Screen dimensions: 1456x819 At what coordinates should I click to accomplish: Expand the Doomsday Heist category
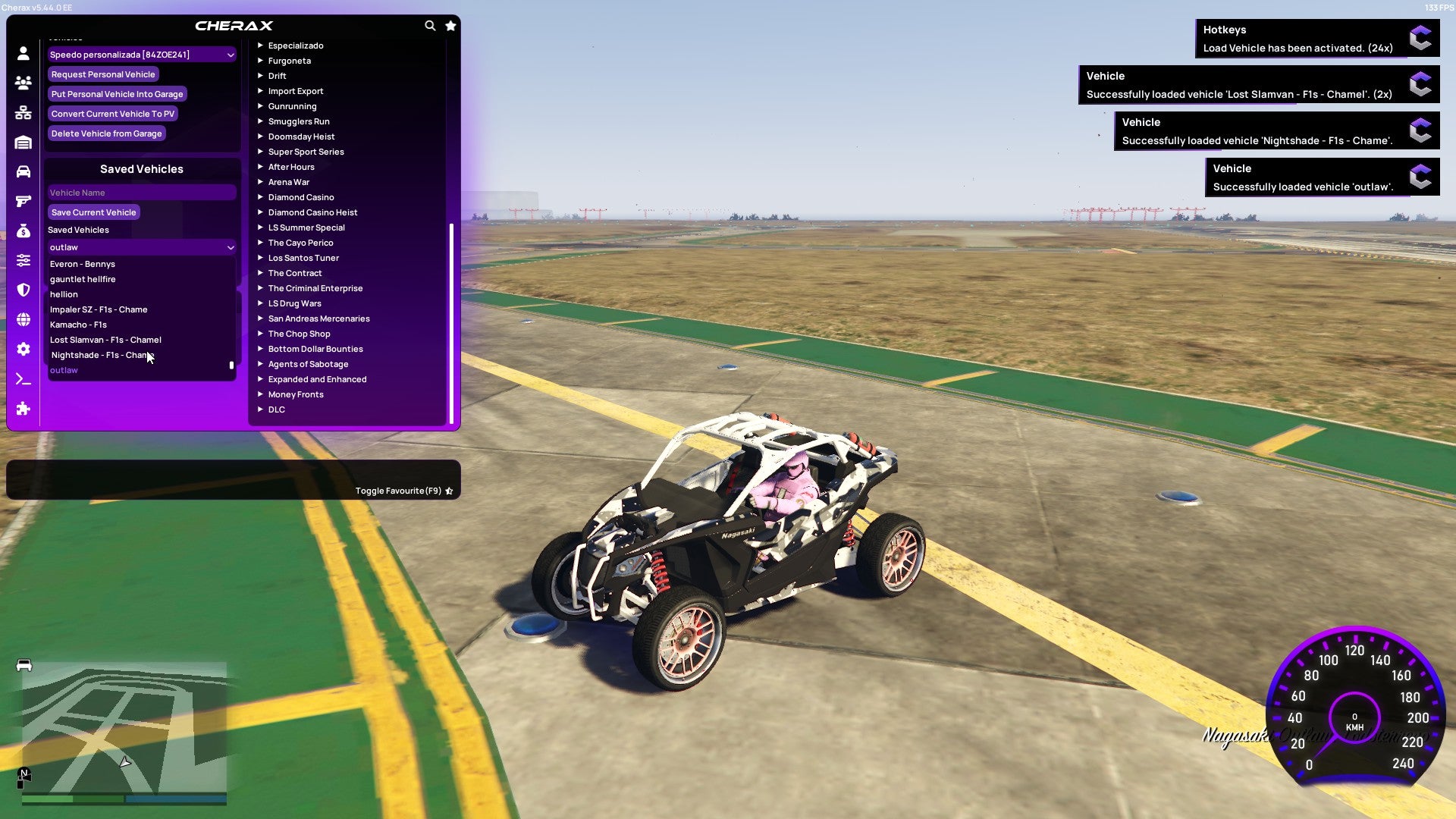pyautogui.click(x=301, y=136)
